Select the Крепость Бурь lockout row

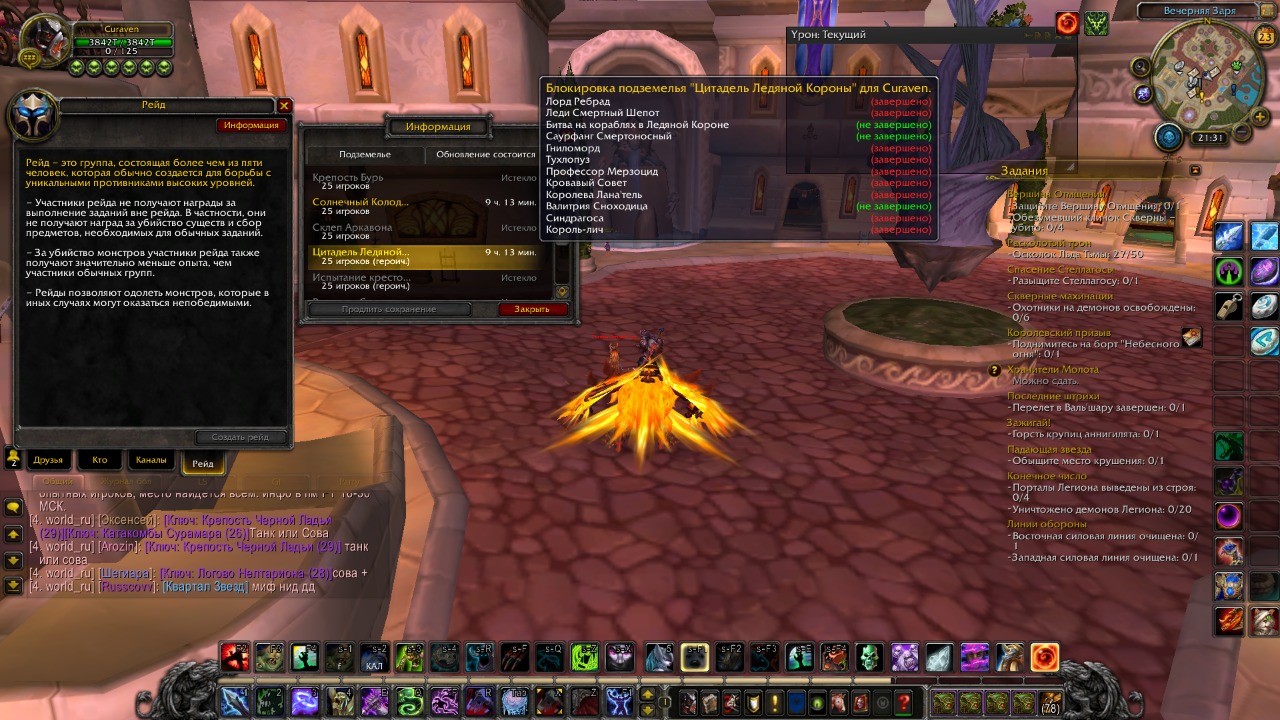tap(428, 181)
